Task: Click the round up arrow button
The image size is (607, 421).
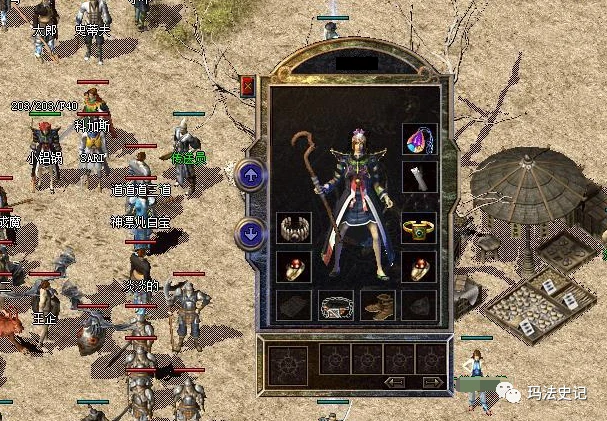Action: (251, 176)
